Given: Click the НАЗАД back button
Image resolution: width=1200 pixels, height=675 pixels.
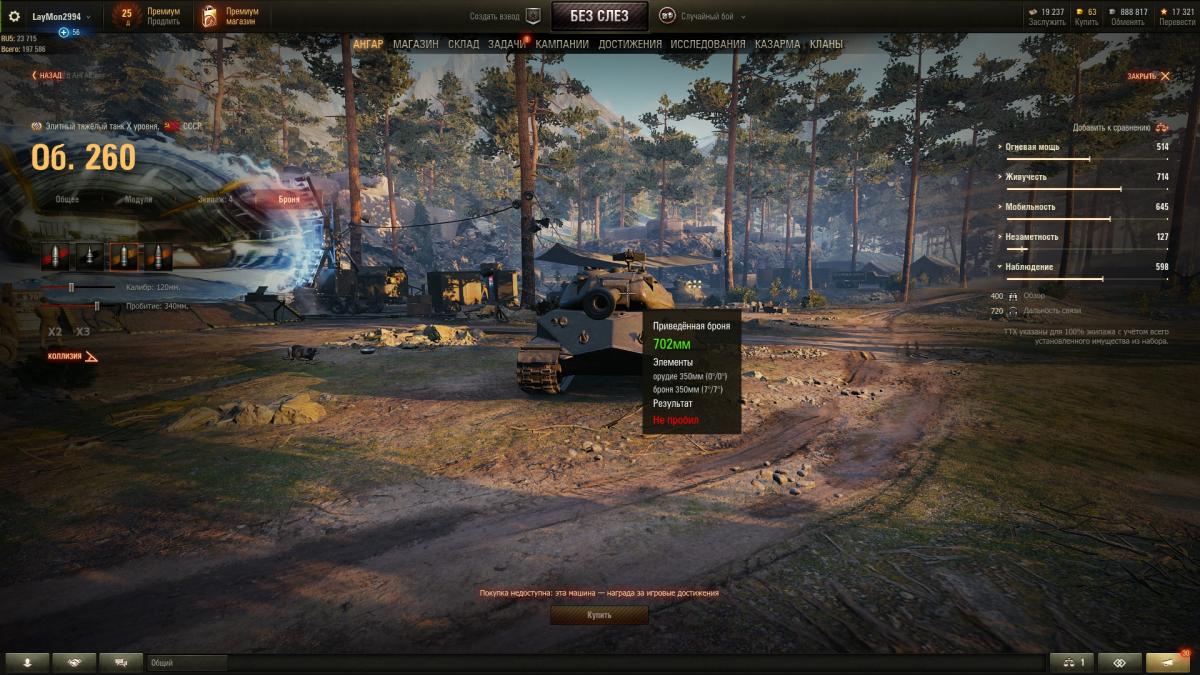Looking at the screenshot, I should [x=48, y=75].
